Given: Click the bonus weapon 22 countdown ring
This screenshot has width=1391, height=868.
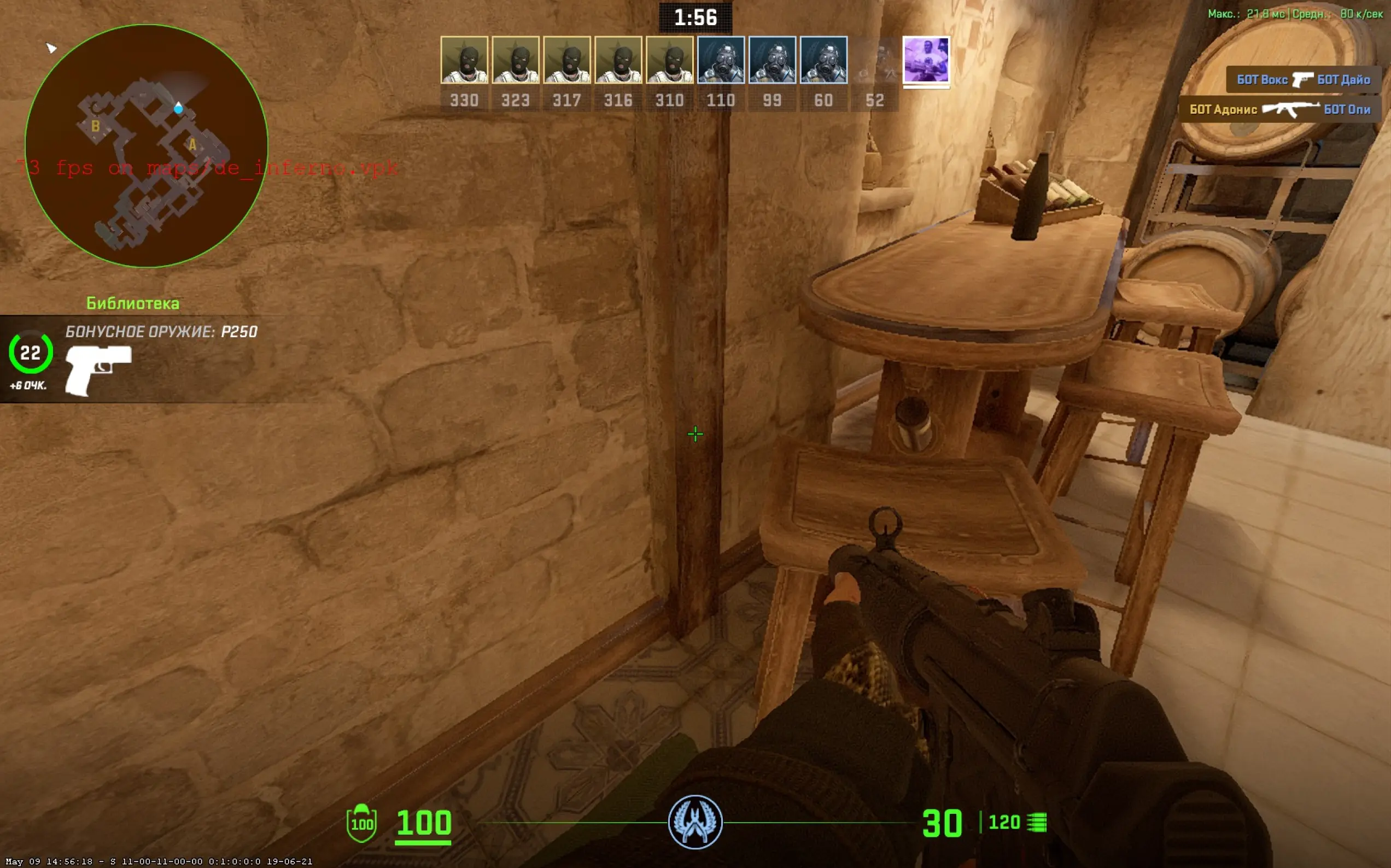Looking at the screenshot, I should click(31, 352).
